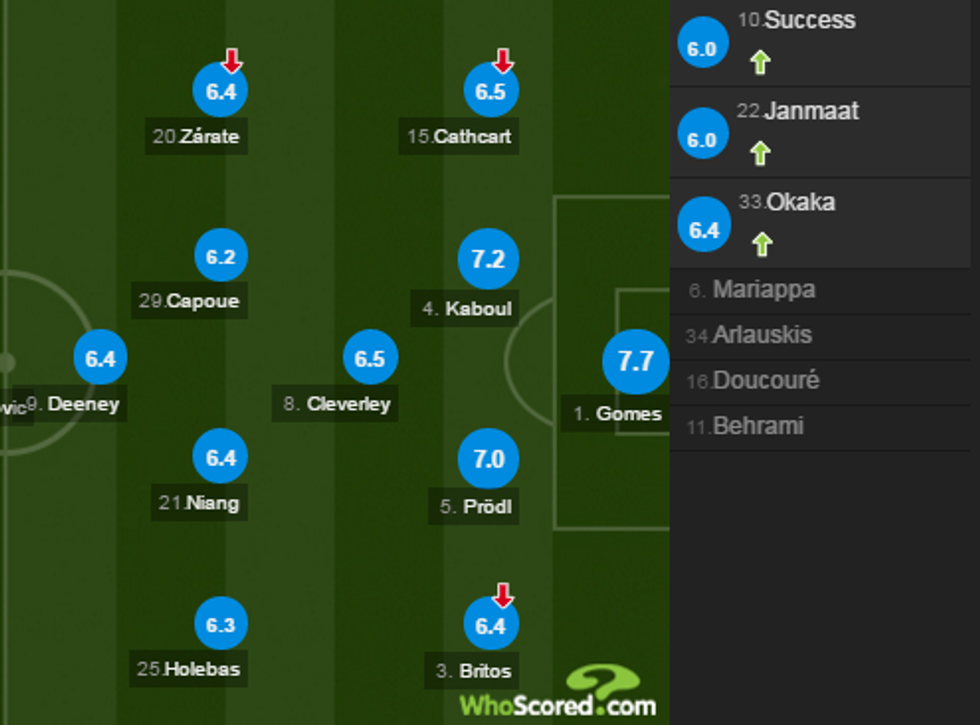Select goalkeeper Gomes rating bubble
Image resolution: width=980 pixels, height=725 pixels.
coord(635,361)
